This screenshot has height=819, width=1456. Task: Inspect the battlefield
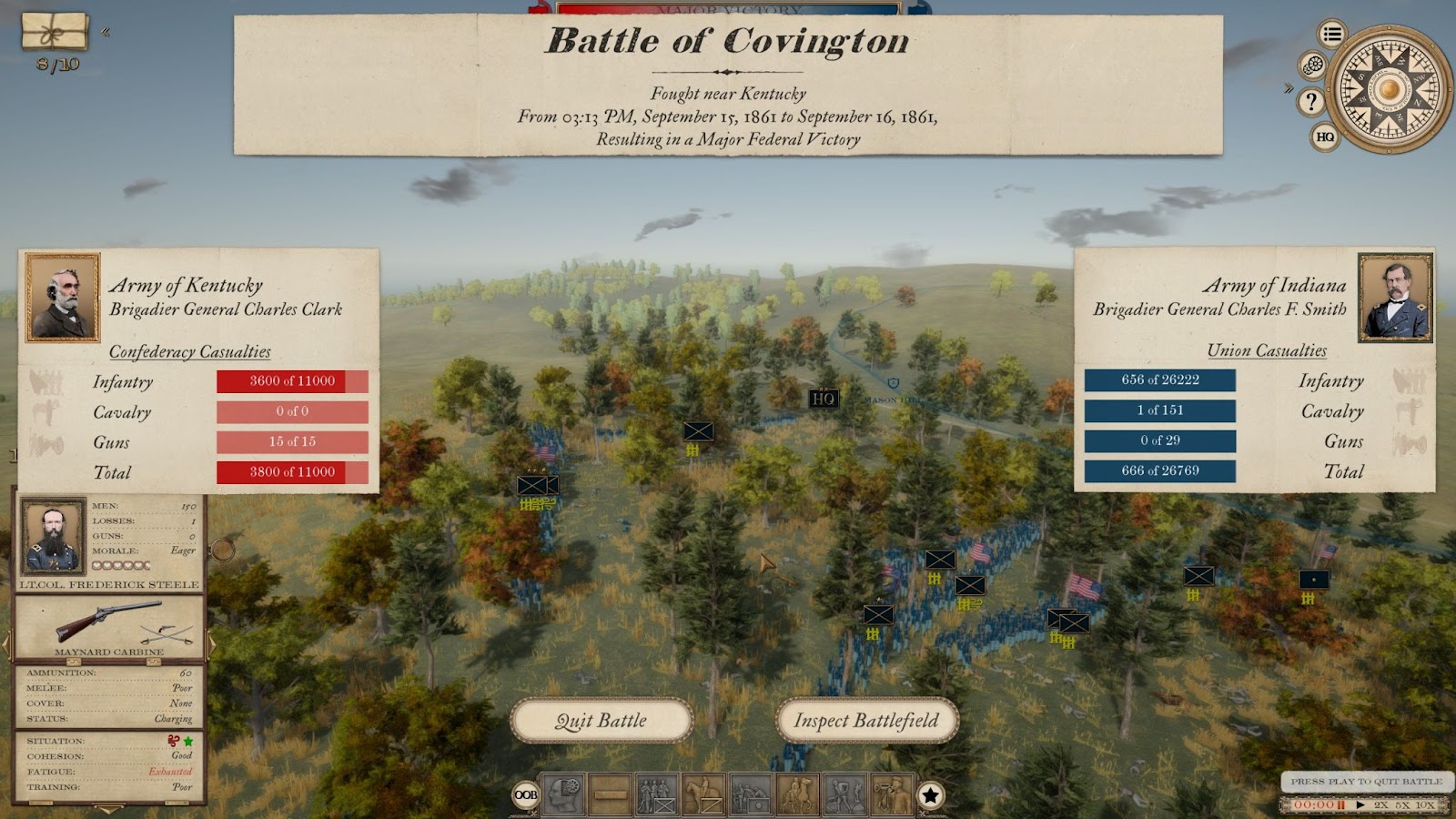pos(866,721)
